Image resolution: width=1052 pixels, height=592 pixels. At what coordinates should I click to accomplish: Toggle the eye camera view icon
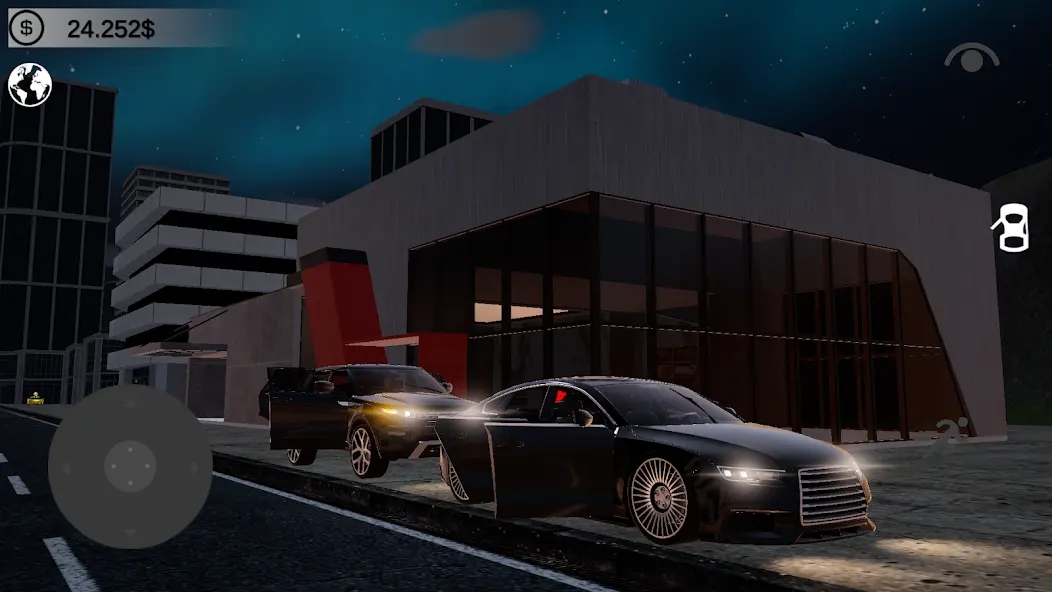(971, 58)
